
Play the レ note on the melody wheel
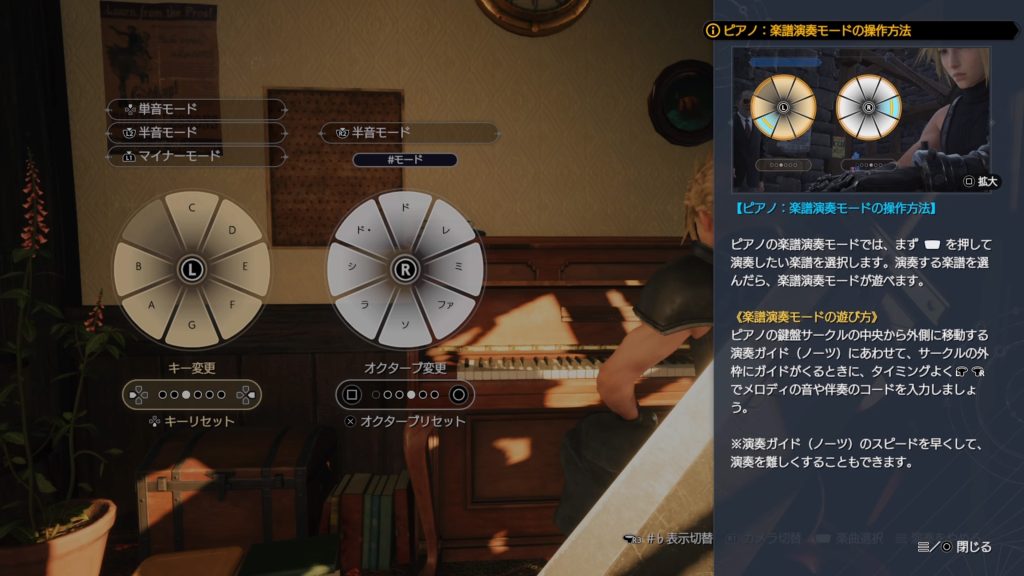click(446, 231)
